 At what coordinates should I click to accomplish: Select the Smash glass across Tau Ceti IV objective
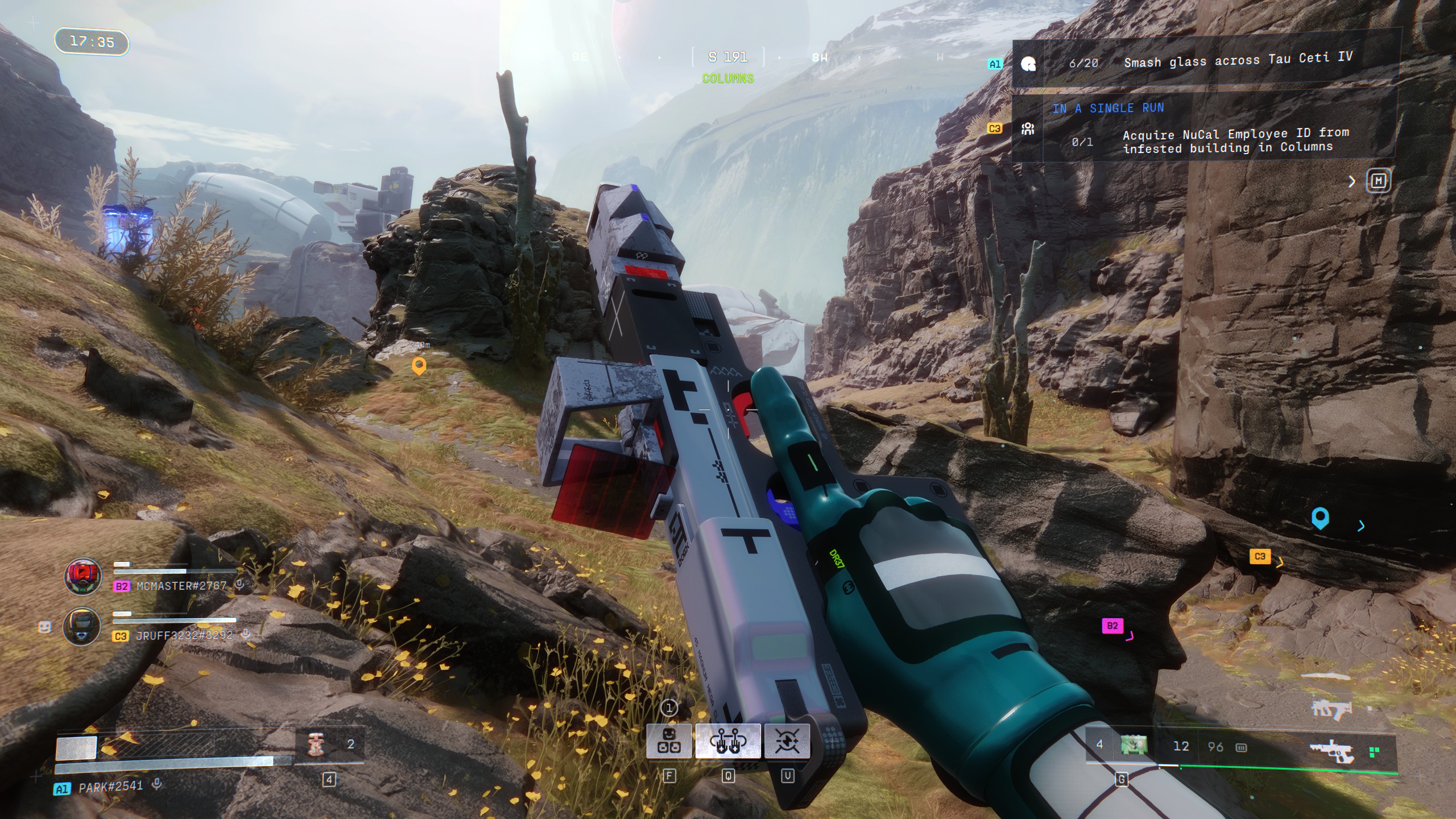click(1237, 61)
